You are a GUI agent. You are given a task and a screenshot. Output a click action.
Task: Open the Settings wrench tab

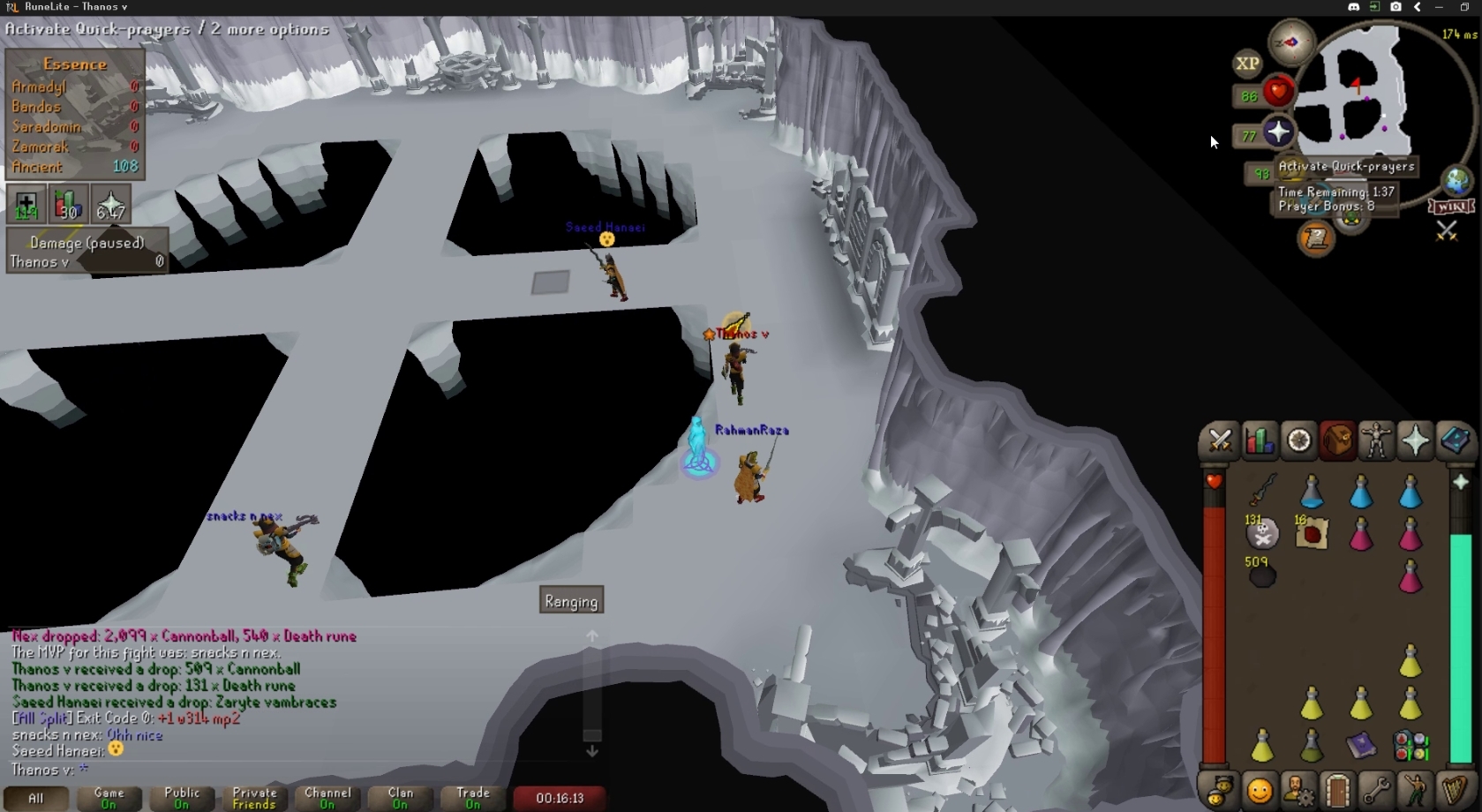[1375, 790]
